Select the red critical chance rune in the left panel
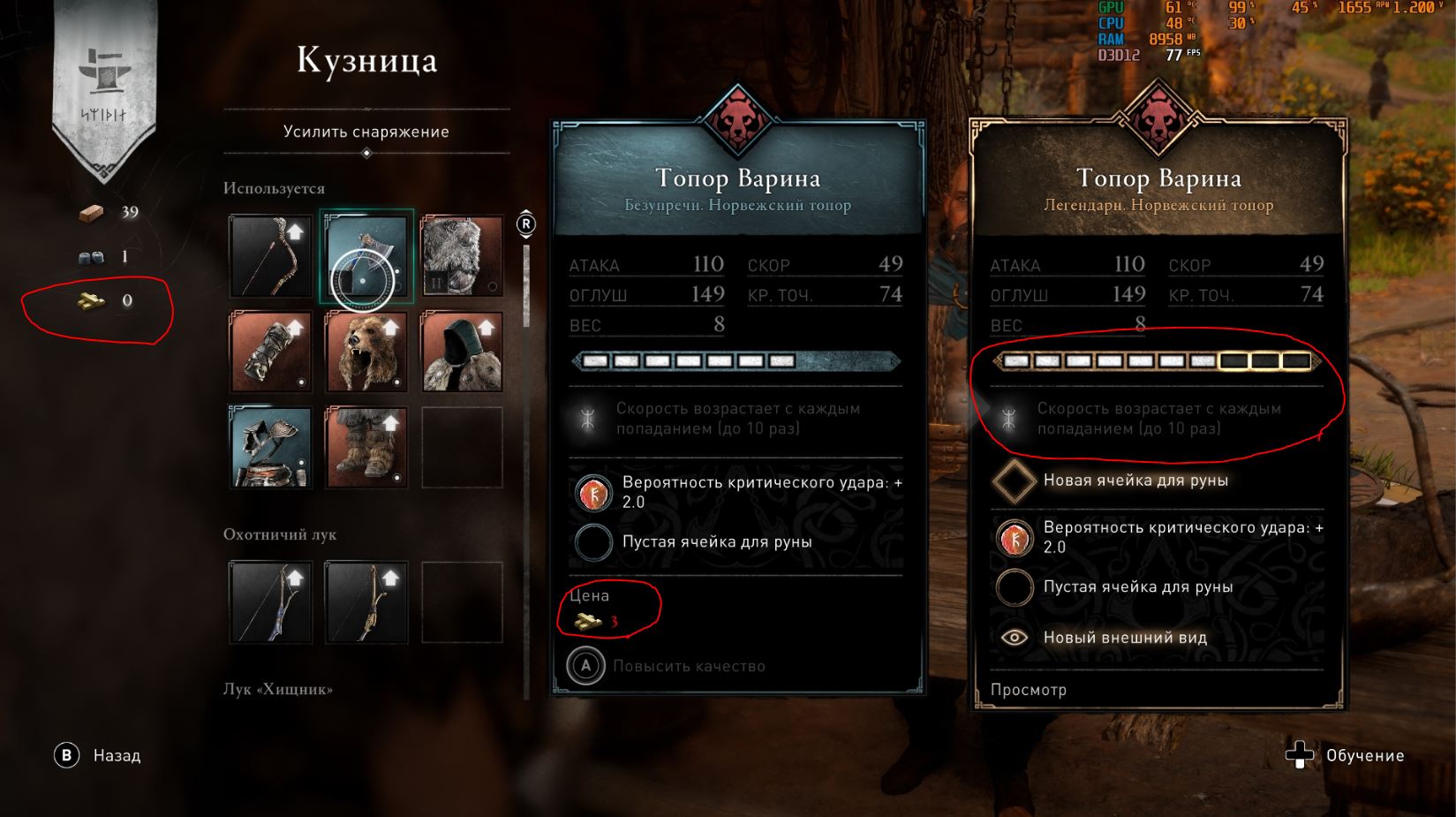The width and height of the screenshot is (1456, 817). 593,492
